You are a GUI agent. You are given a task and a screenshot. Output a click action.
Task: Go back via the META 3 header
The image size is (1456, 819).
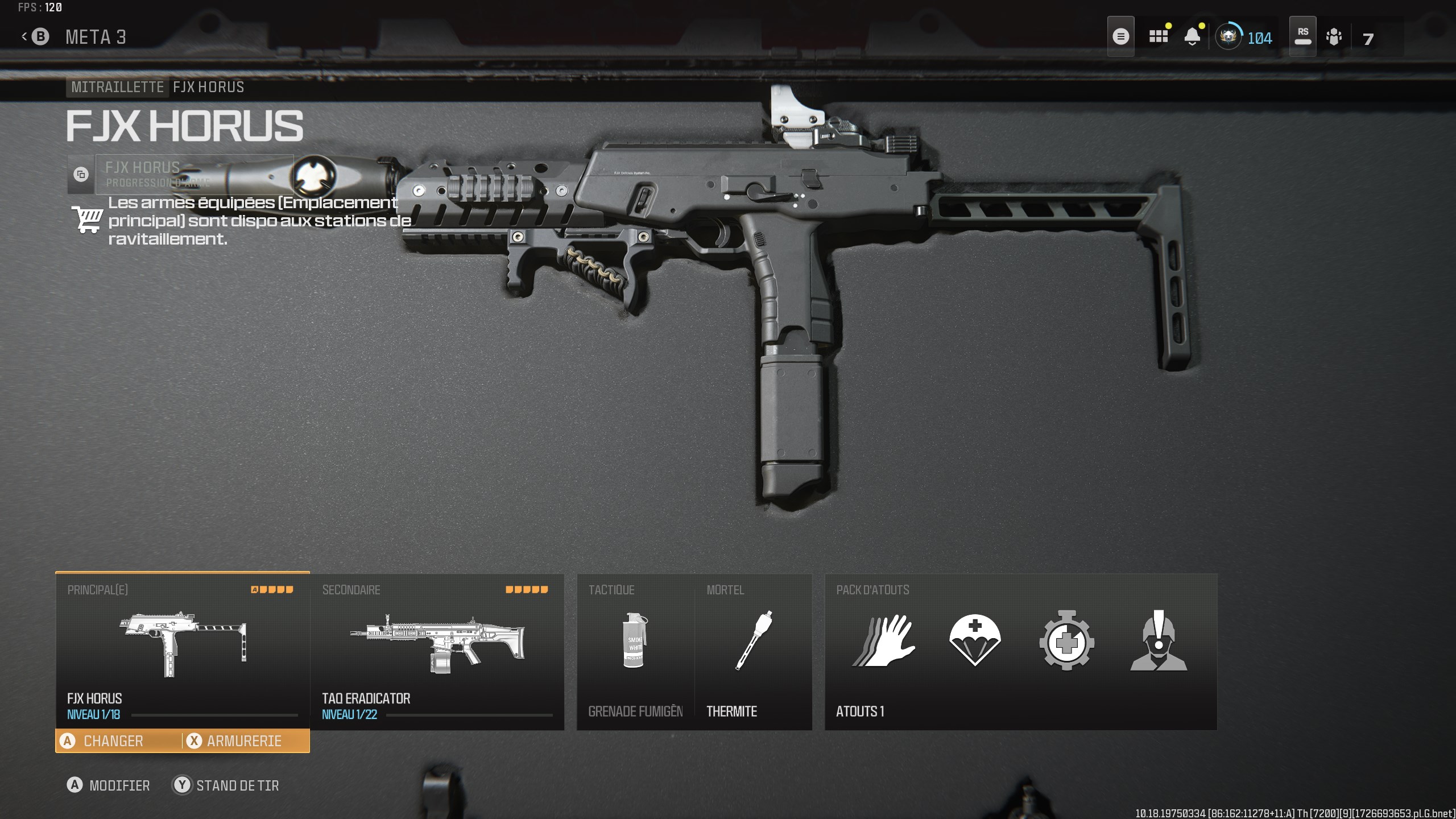(96, 36)
